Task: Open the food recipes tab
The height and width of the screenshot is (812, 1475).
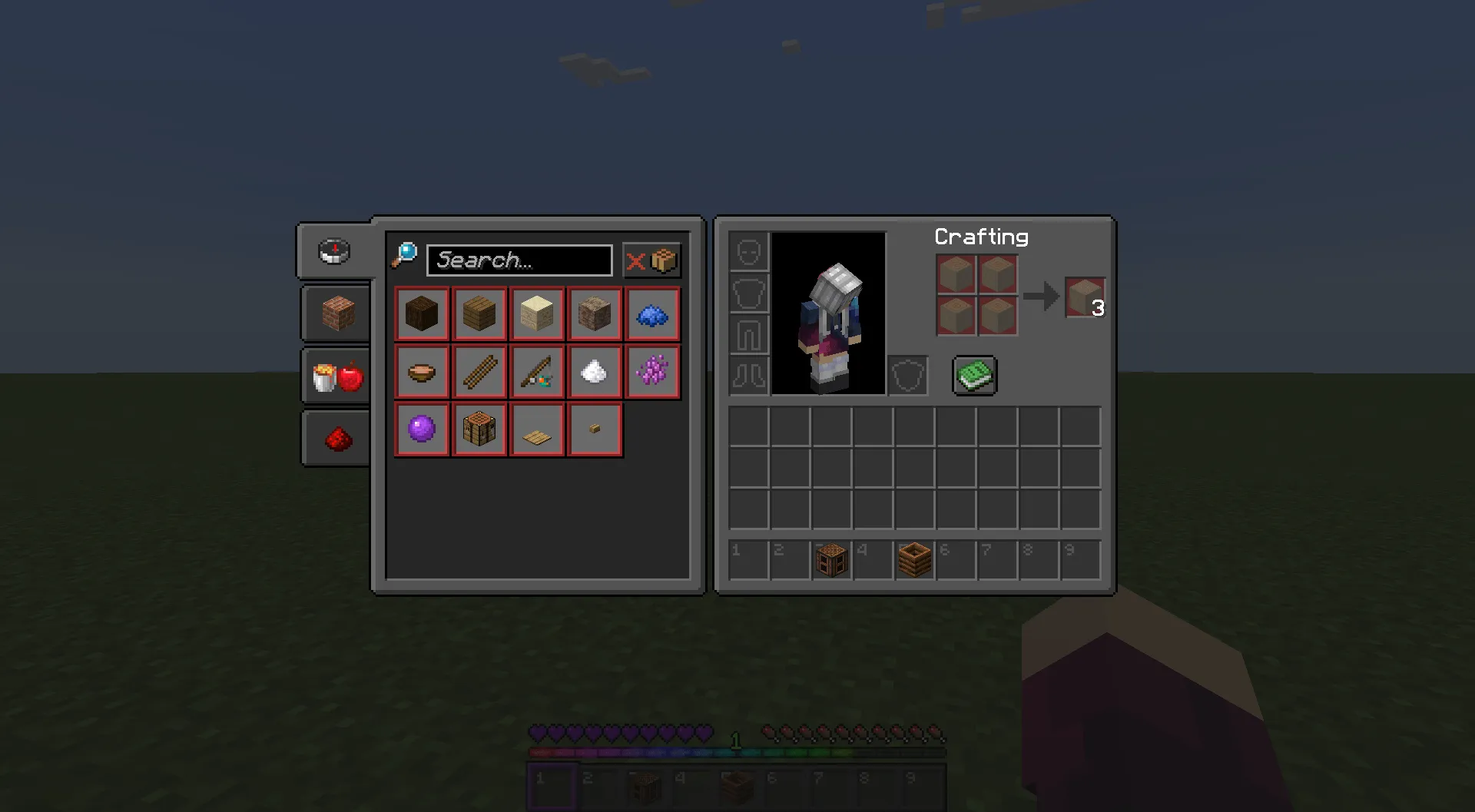Action: pos(336,376)
